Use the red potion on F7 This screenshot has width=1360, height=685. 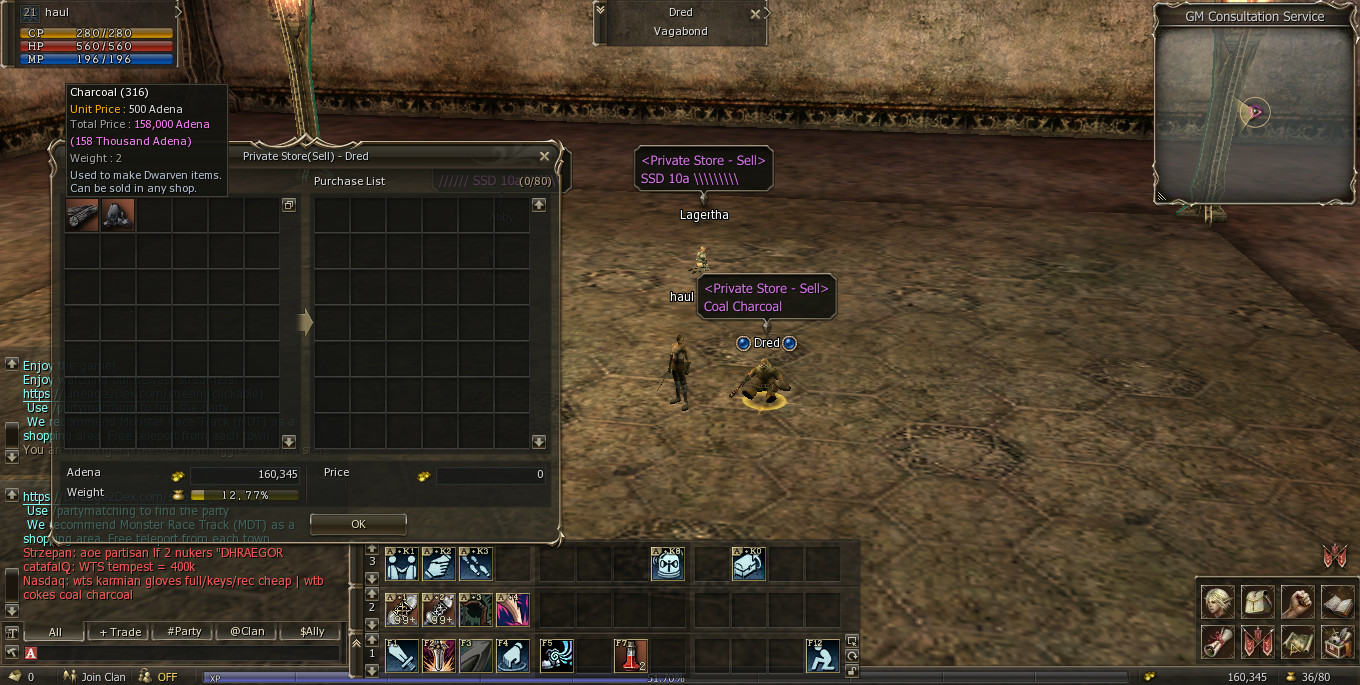(630, 655)
